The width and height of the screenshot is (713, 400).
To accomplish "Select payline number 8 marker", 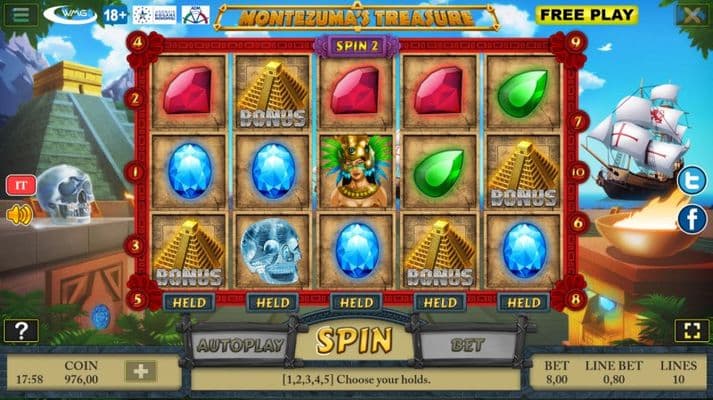I will click(x=575, y=297).
